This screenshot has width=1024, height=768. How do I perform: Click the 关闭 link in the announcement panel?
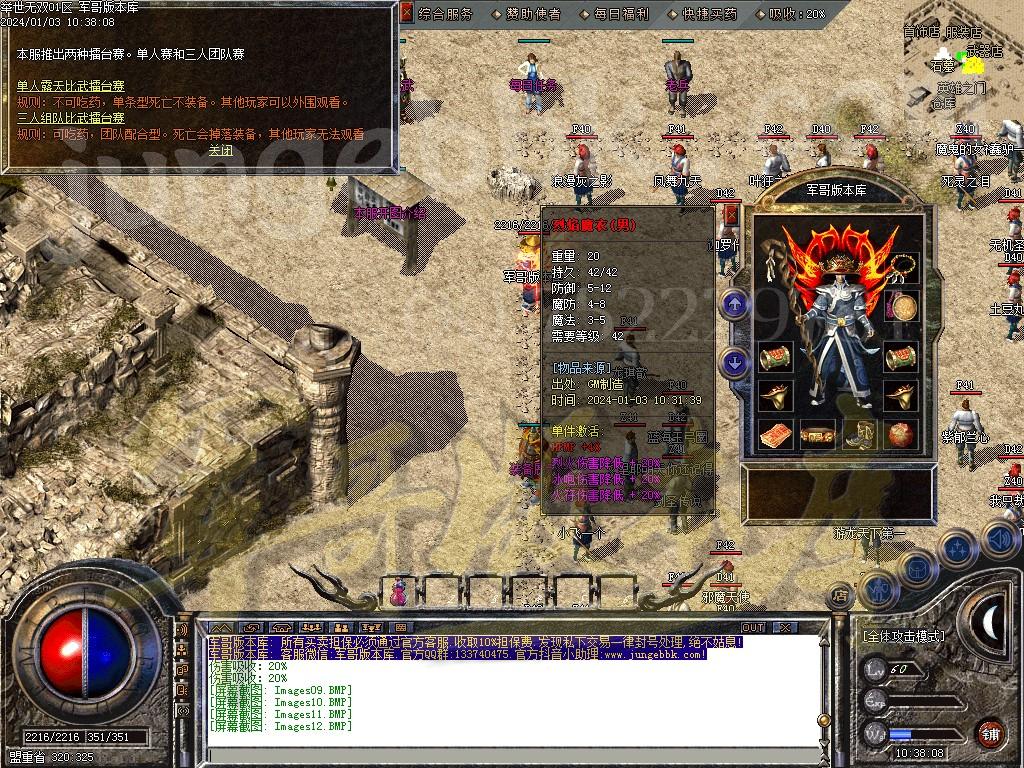[x=220, y=150]
